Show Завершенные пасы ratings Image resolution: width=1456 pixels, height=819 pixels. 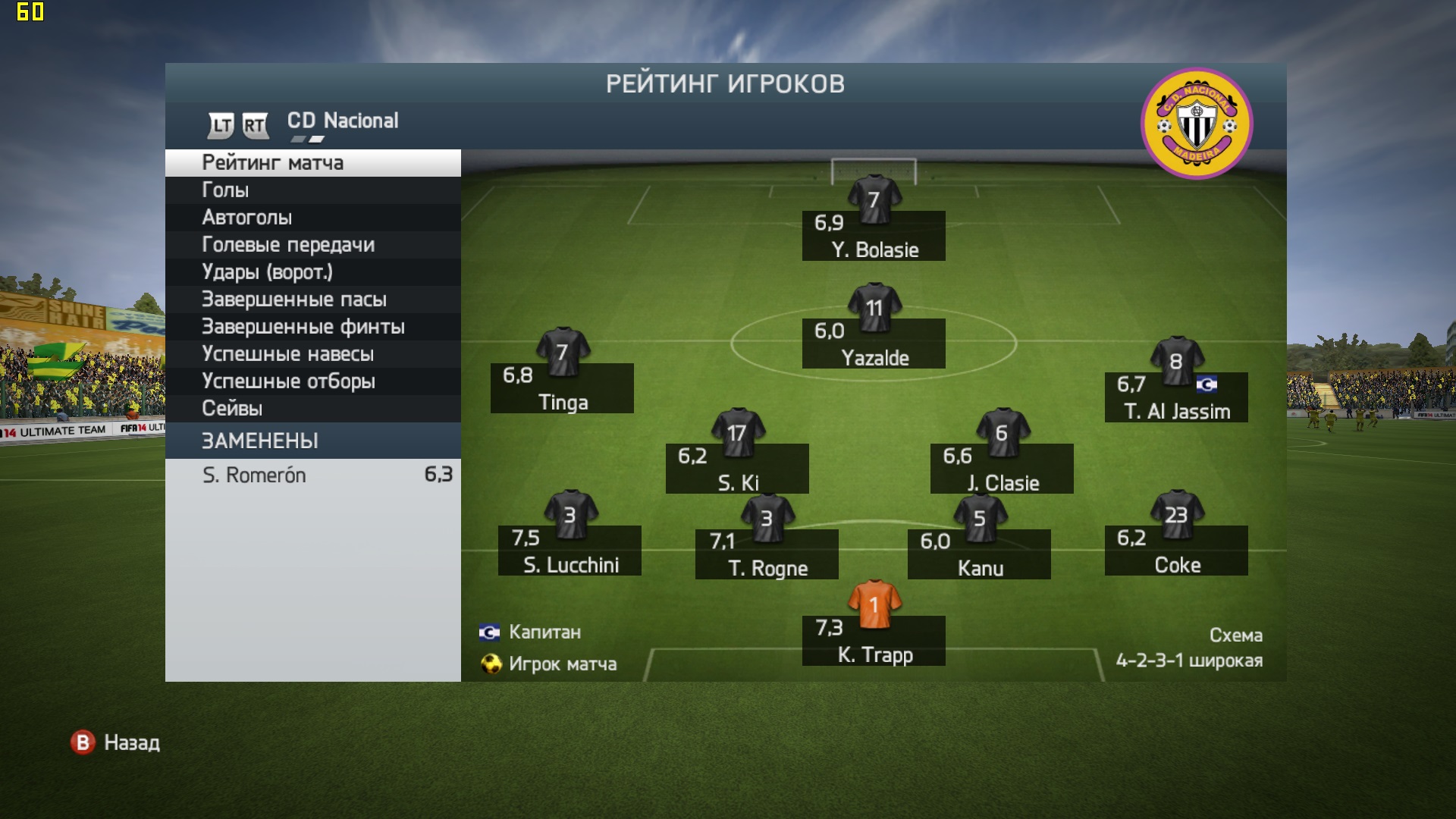point(312,300)
